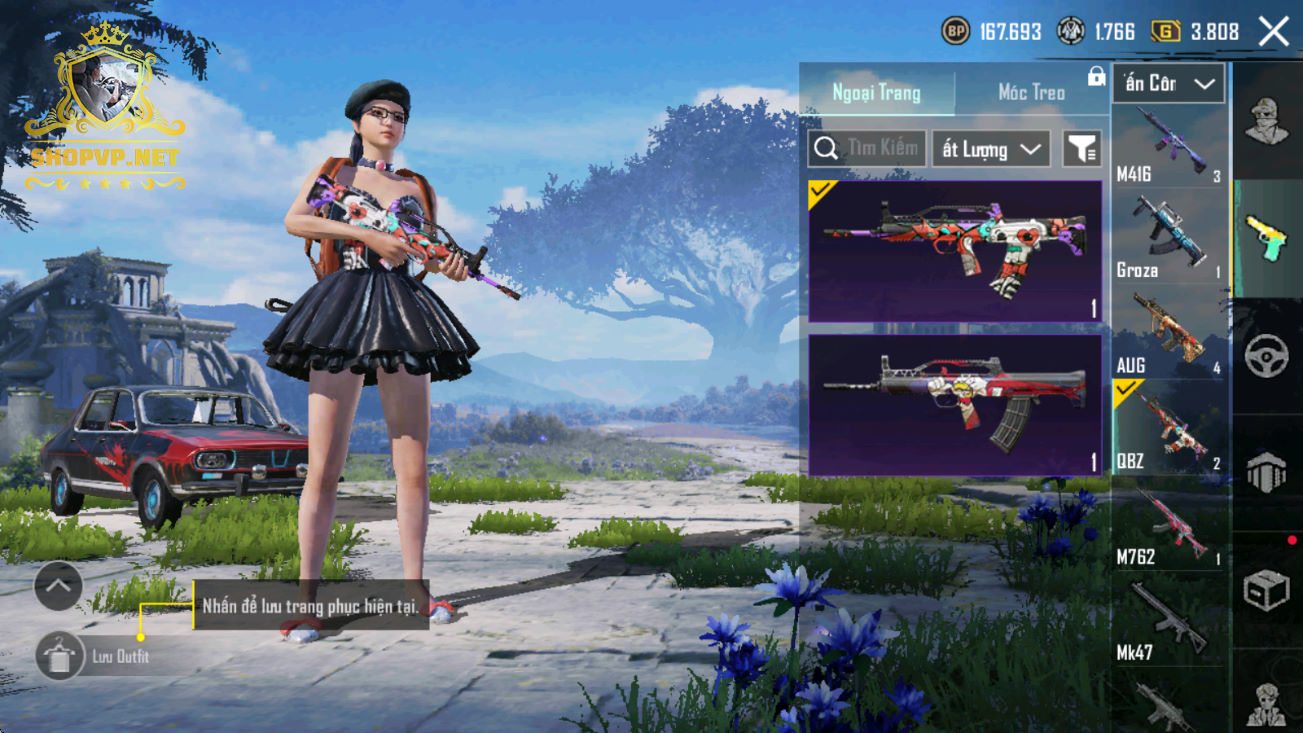Expand the round up-arrow button
This screenshot has width=1303, height=733.
click(58, 587)
